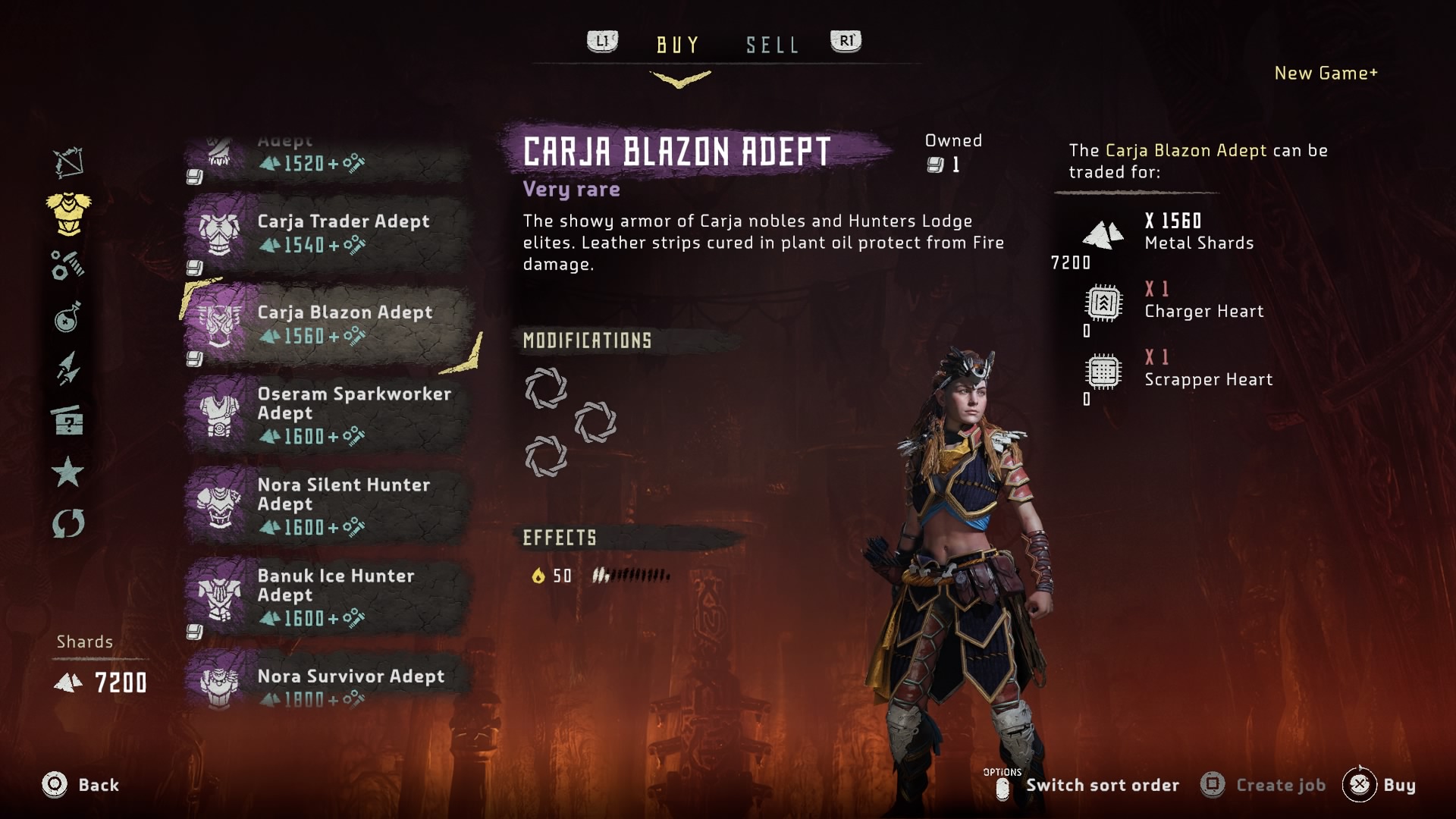This screenshot has width=1456, height=819.
Task: Show the modifications coil category
Action: [x=68, y=265]
